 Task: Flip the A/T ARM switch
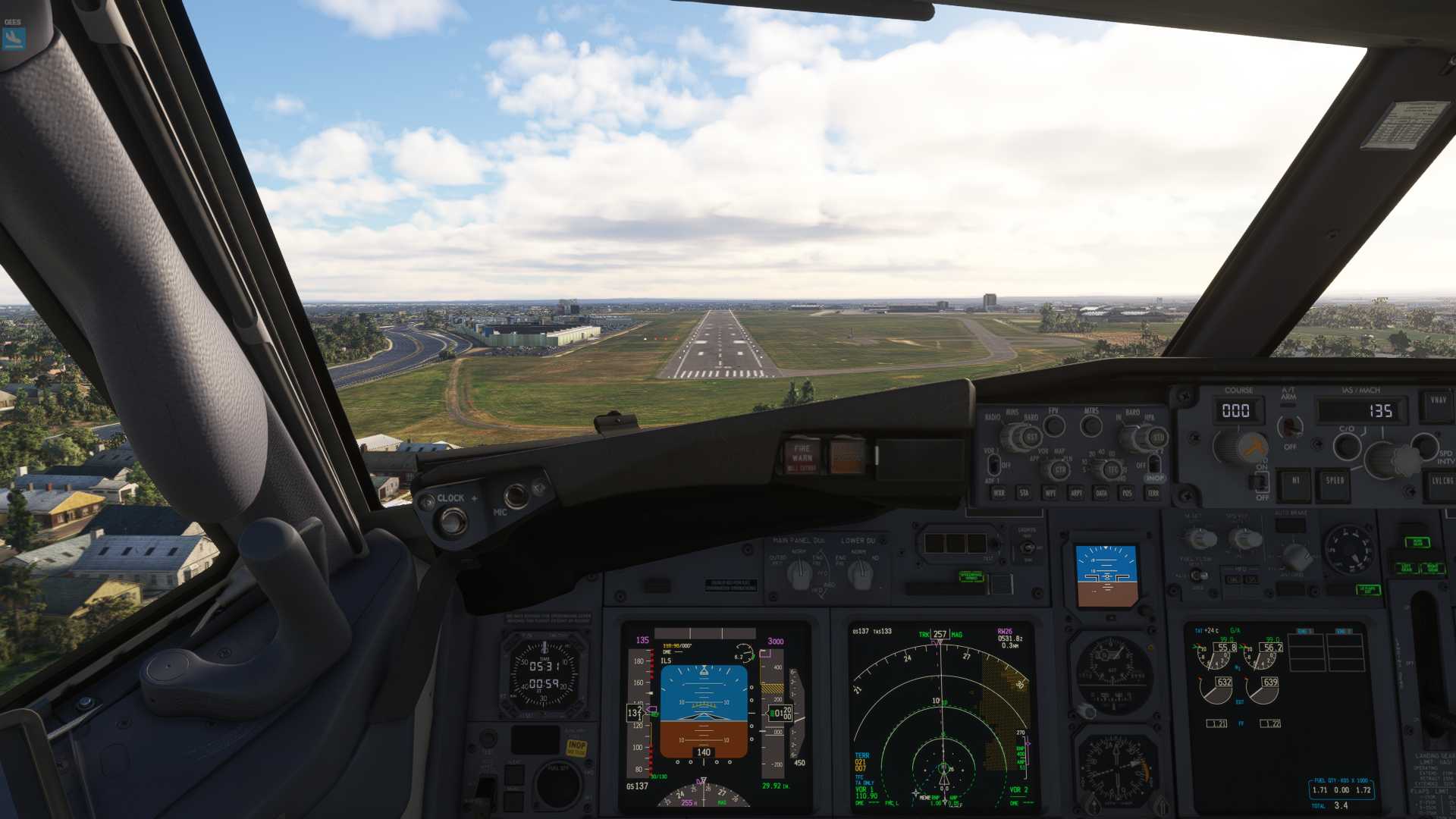(1289, 426)
